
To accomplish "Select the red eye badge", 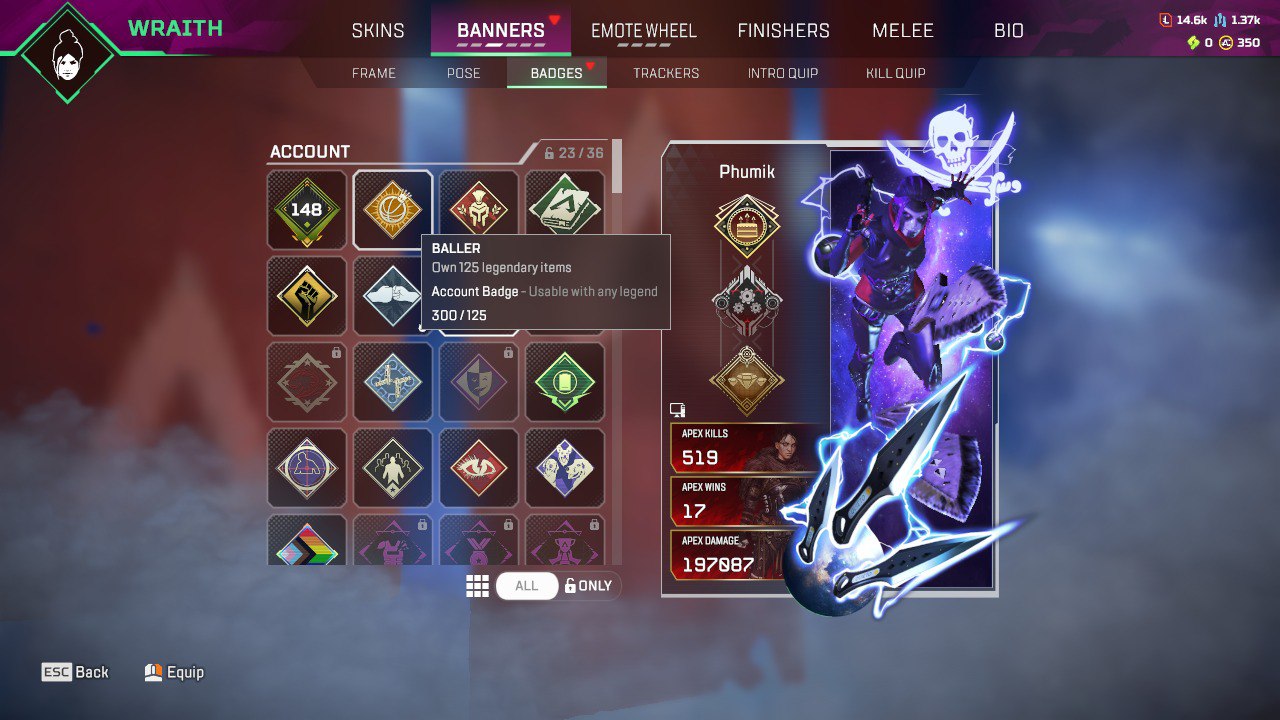I will pos(478,467).
